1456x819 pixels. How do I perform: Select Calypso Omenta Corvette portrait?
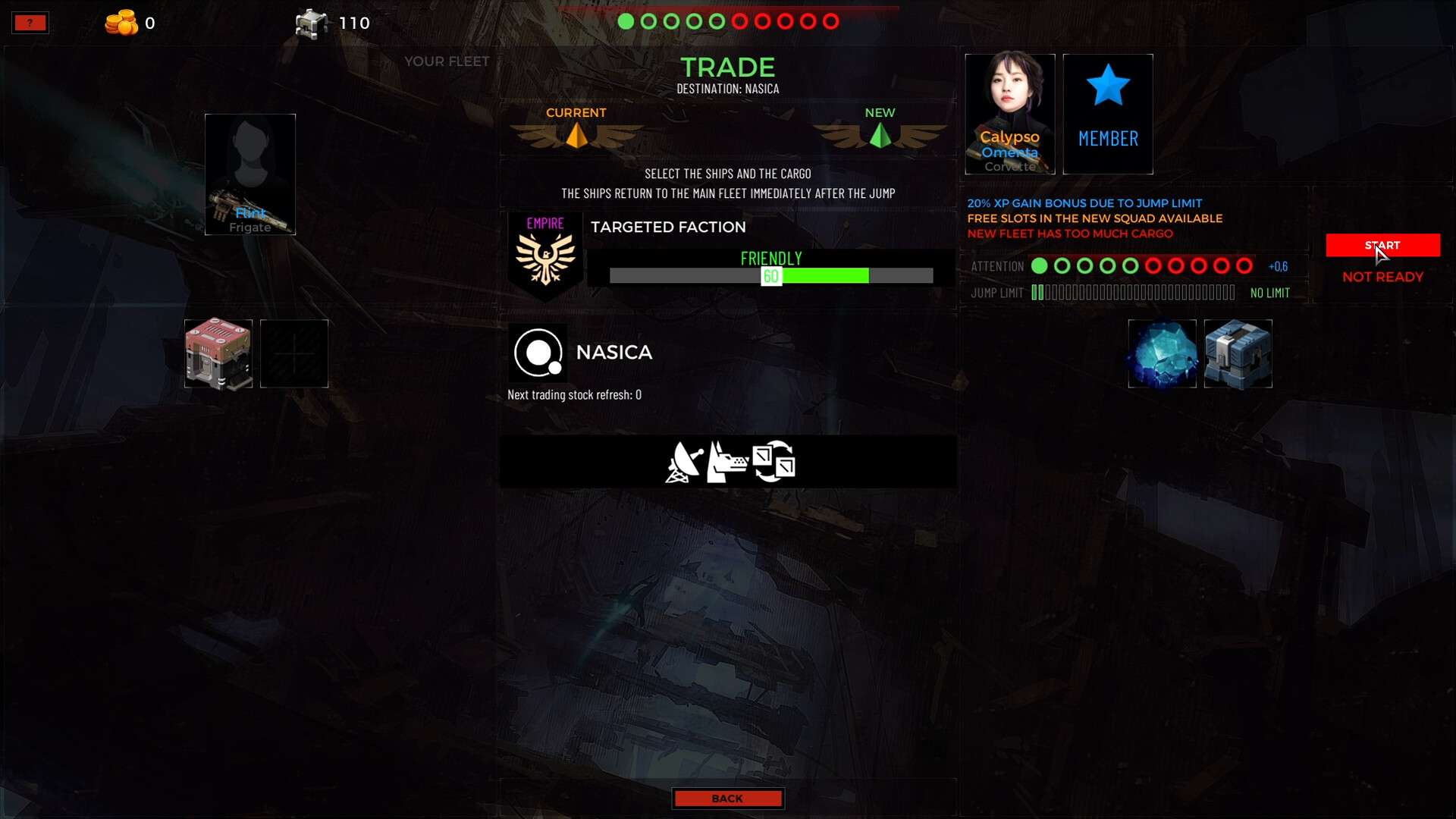pyautogui.click(x=1009, y=114)
